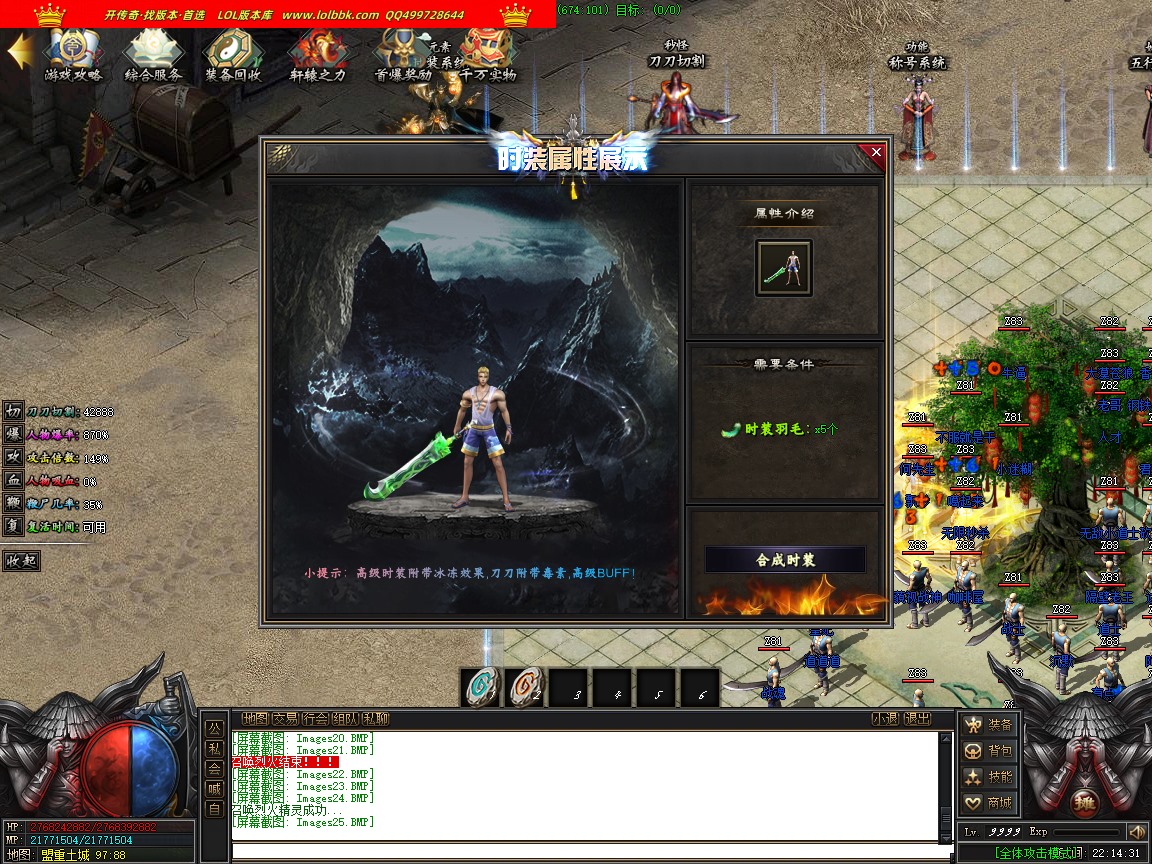This screenshot has height=864, width=1152.
Task: Click the red 摊 stall button
Action: (x=1086, y=803)
